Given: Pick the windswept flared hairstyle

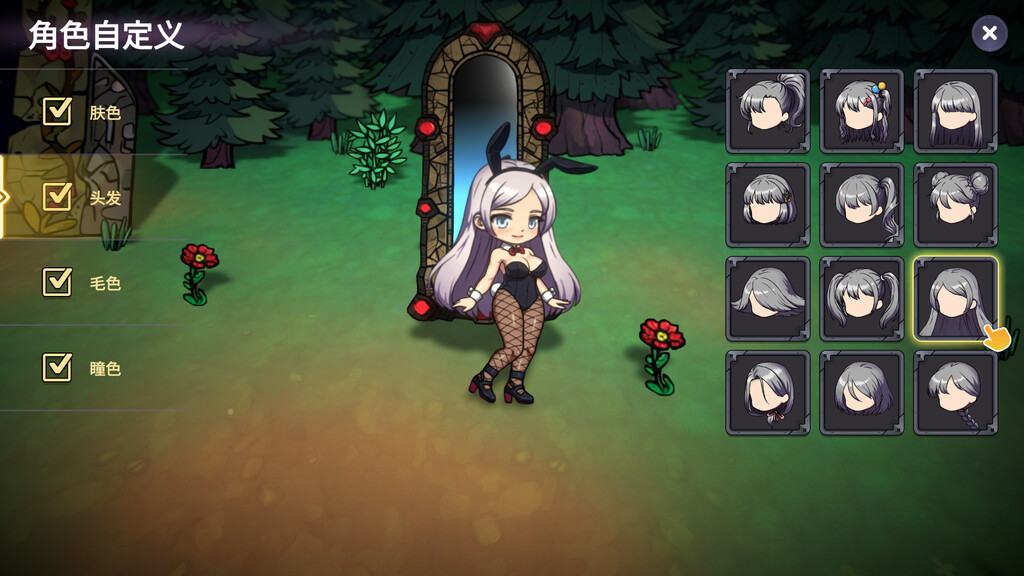Looking at the screenshot, I should point(768,299).
